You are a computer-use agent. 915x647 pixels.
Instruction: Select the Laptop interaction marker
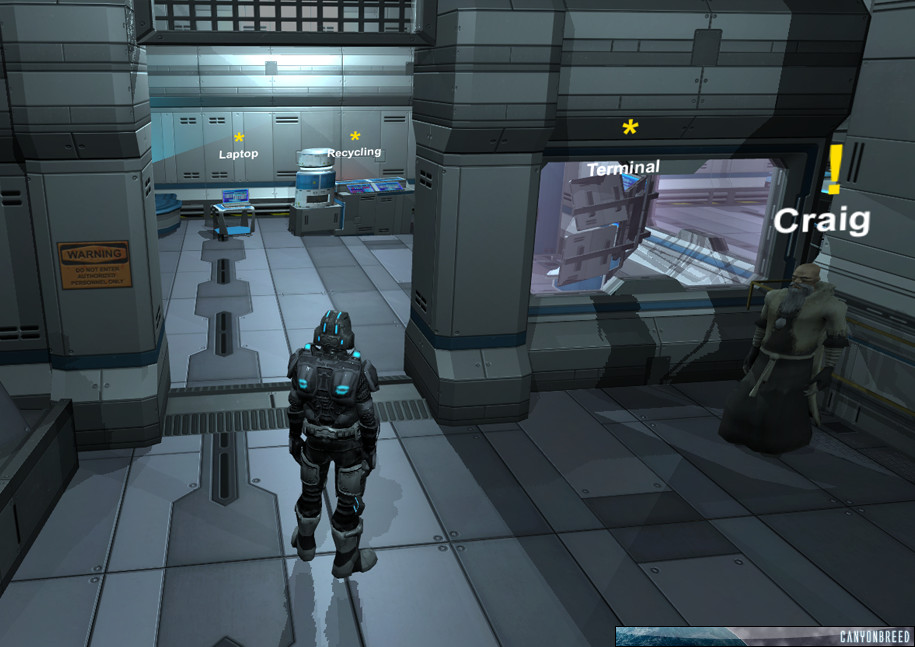239,138
